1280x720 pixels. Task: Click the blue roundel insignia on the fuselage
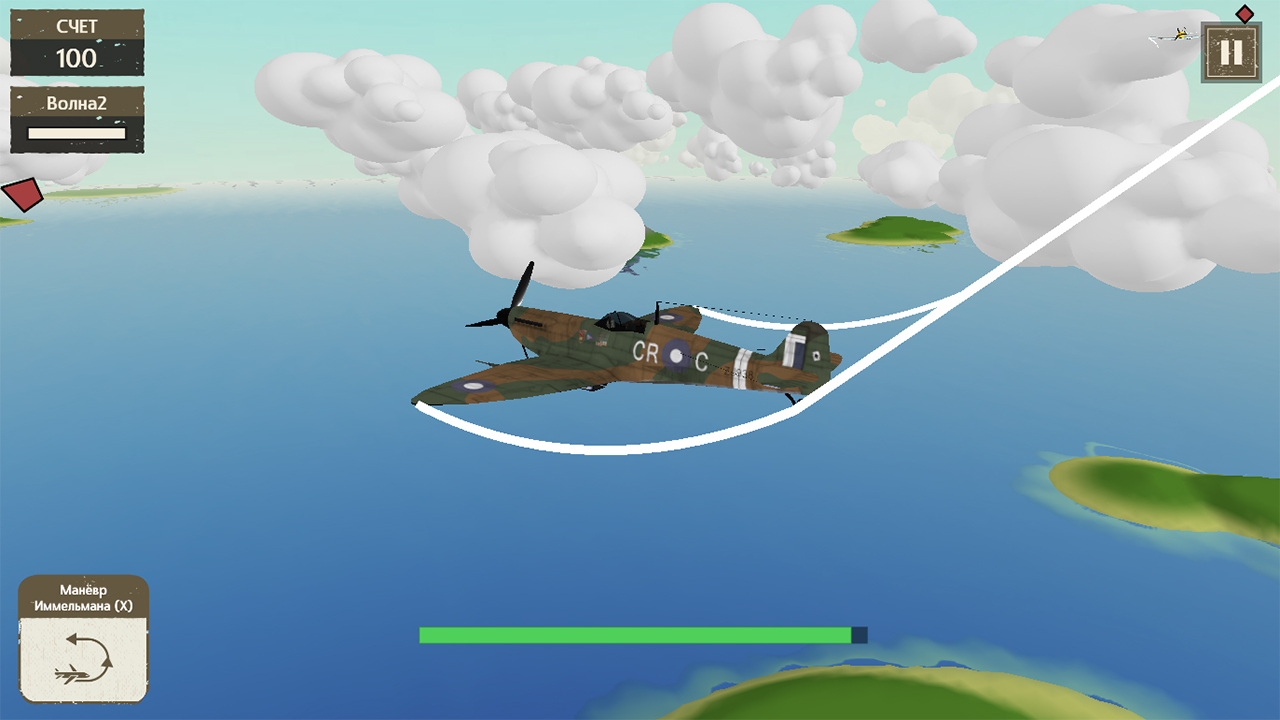pos(677,356)
